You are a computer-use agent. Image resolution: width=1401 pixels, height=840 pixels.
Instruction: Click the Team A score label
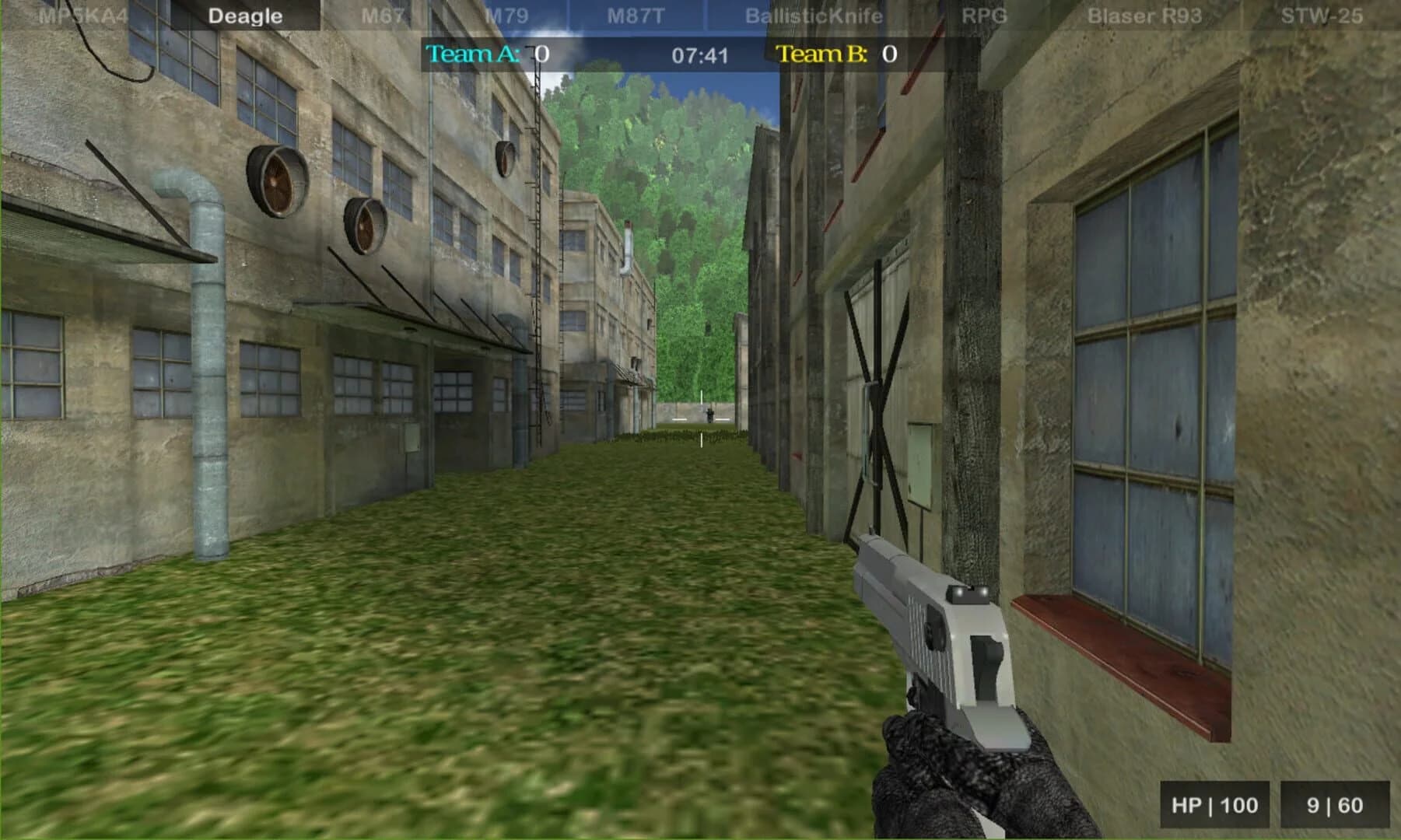point(473,54)
